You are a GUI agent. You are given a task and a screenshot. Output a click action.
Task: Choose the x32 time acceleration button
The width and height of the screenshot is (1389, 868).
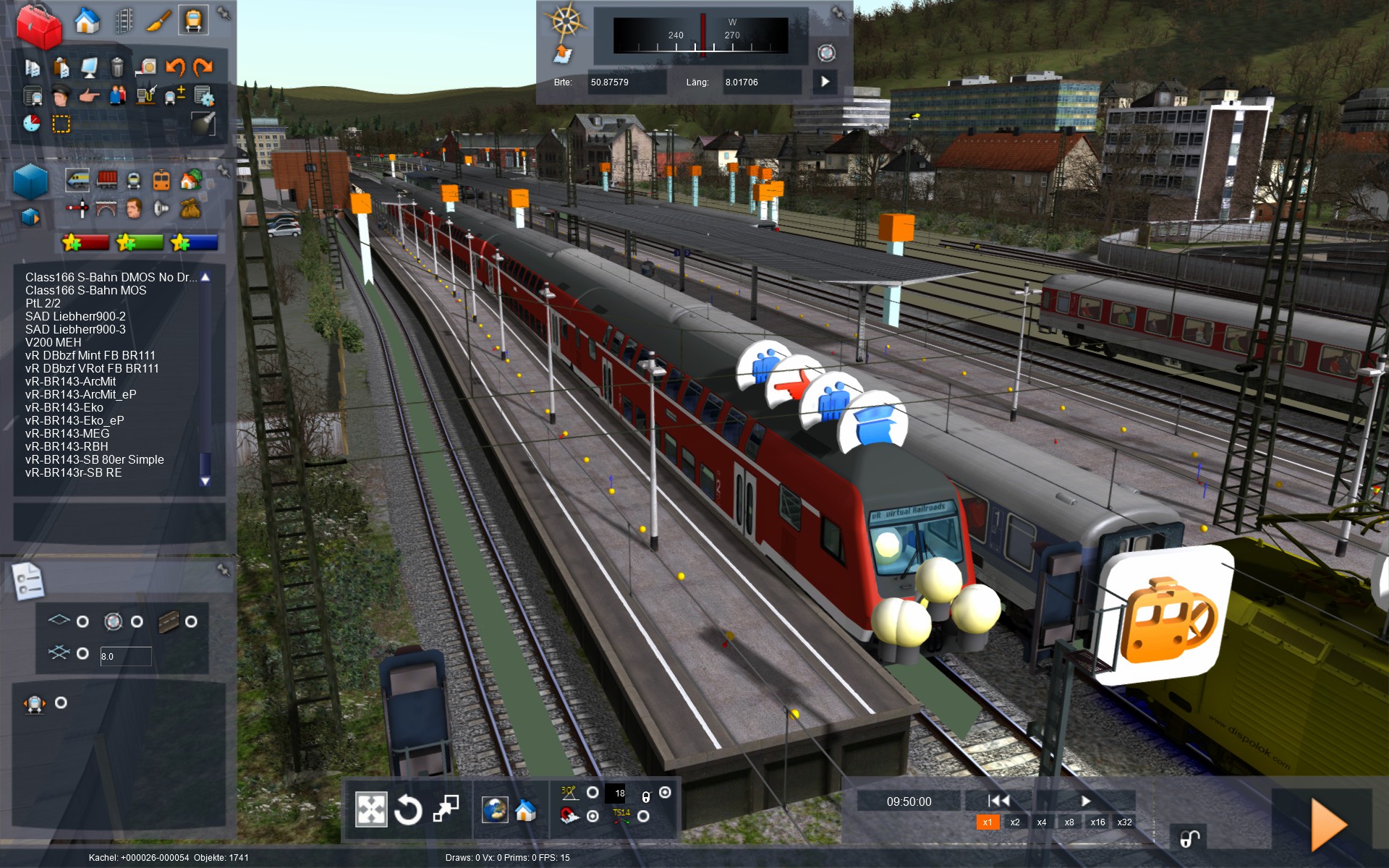[1124, 822]
